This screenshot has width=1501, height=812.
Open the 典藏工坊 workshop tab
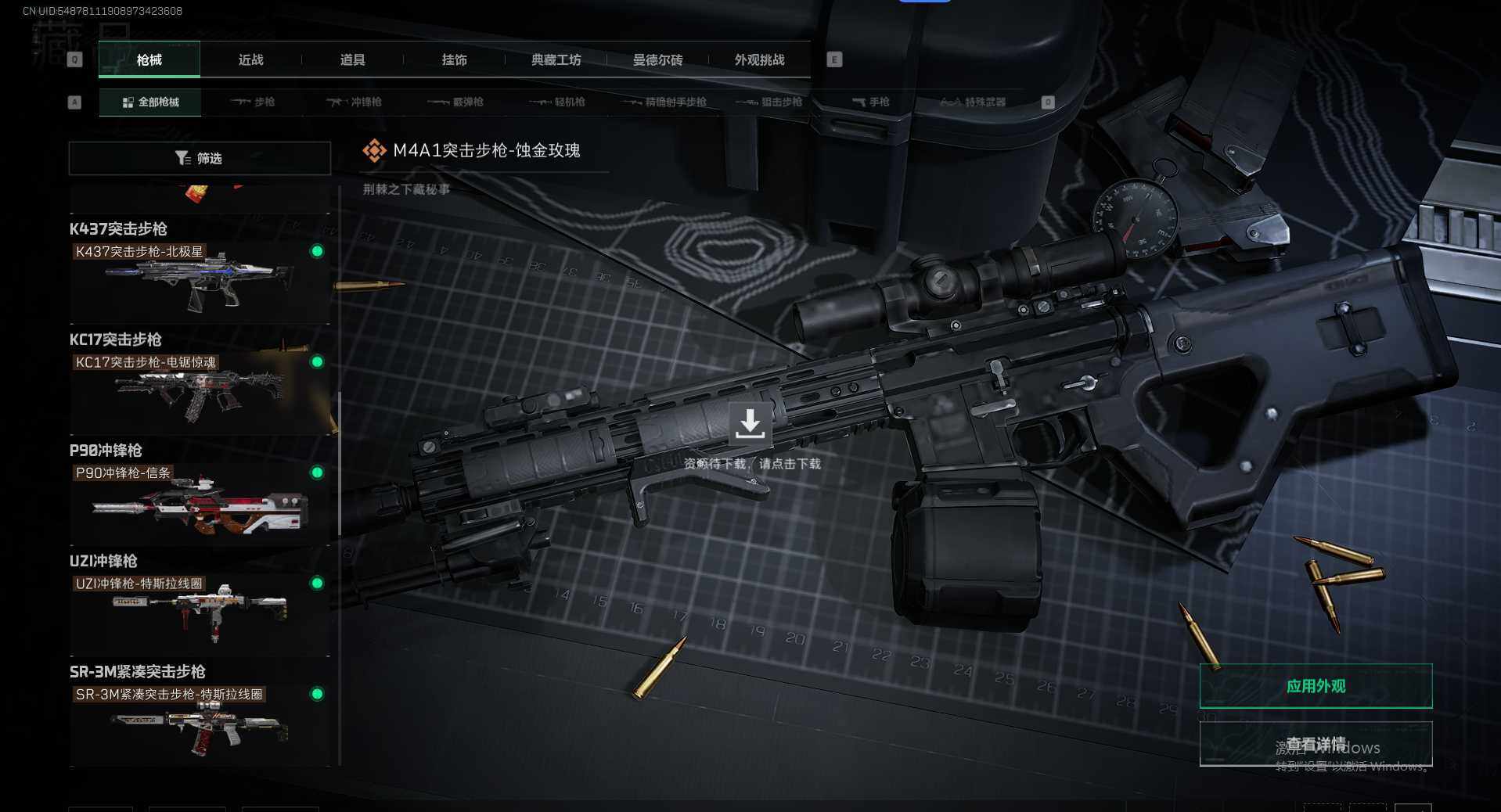pyautogui.click(x=556, y=60)
